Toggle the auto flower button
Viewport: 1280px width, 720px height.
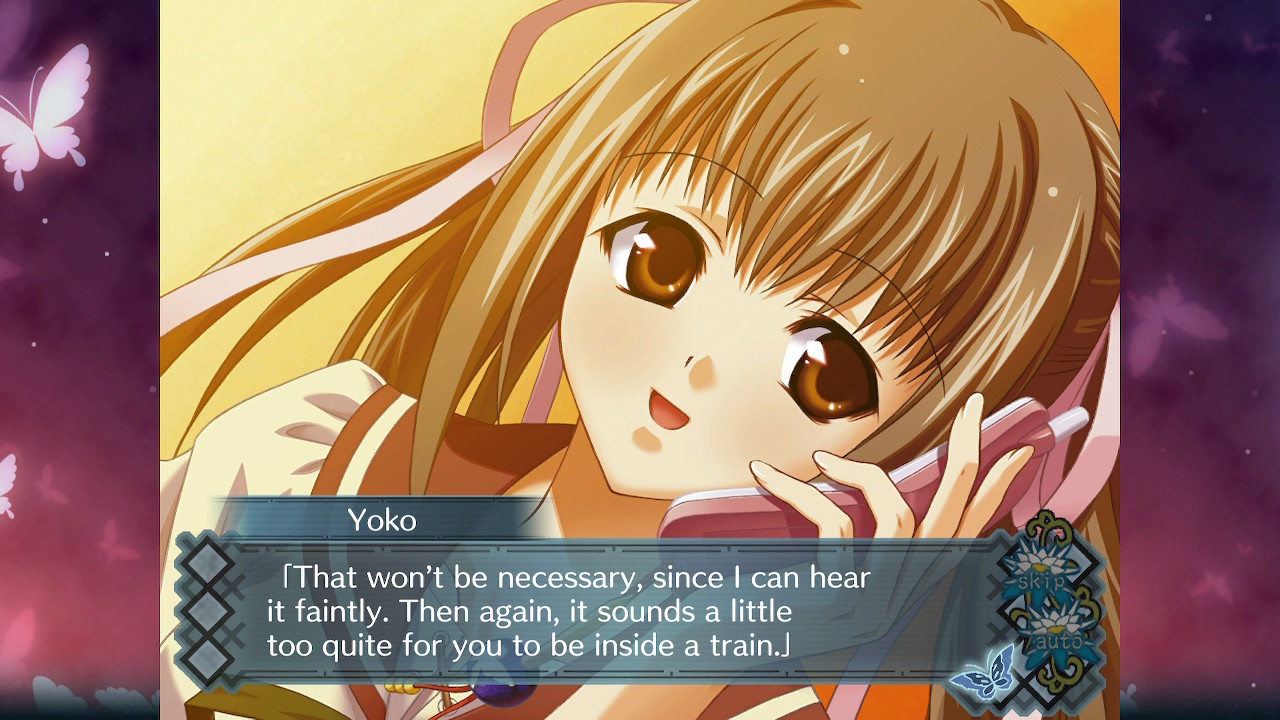[1056, 630]
